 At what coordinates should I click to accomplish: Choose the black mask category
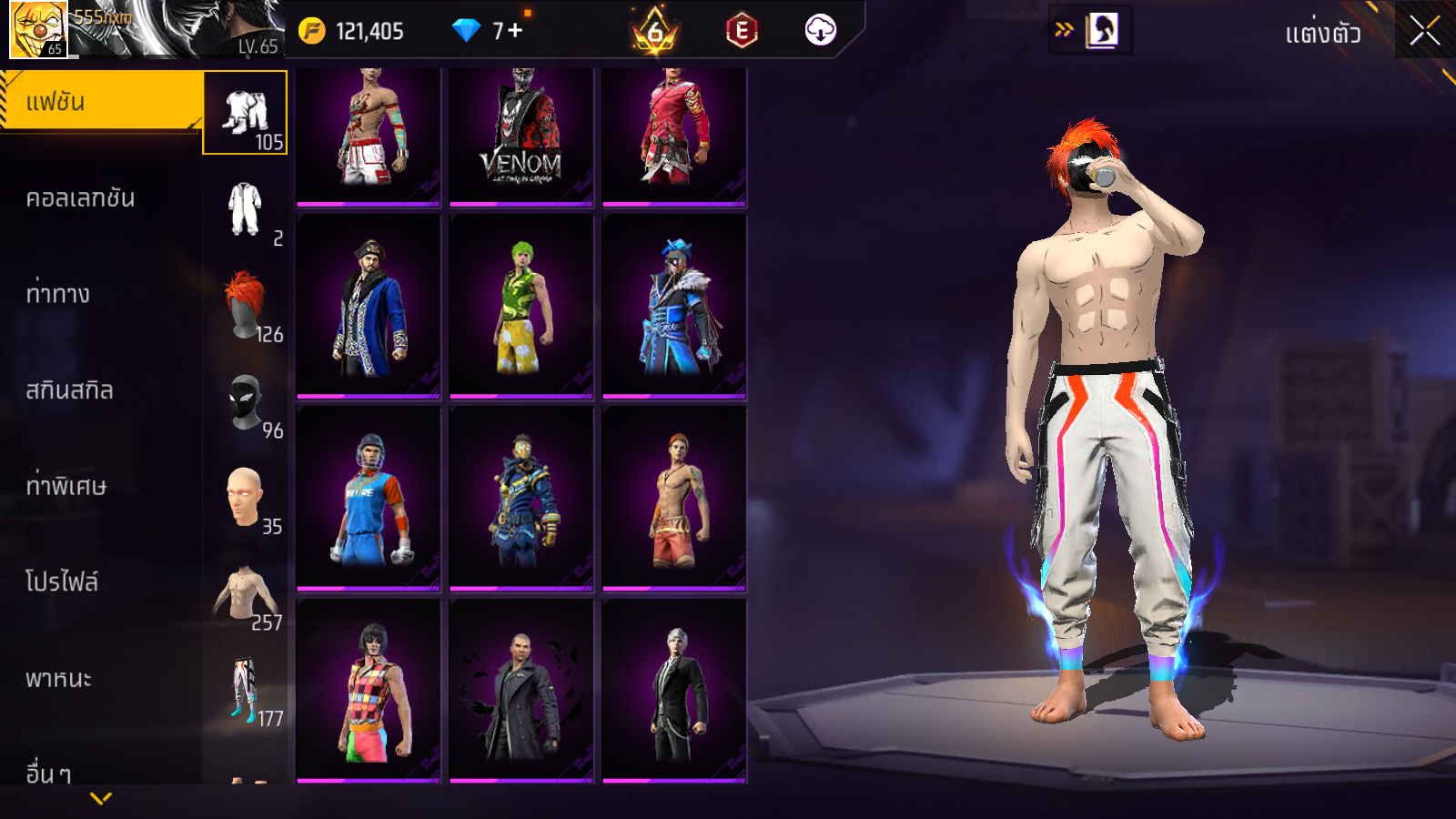245,401
